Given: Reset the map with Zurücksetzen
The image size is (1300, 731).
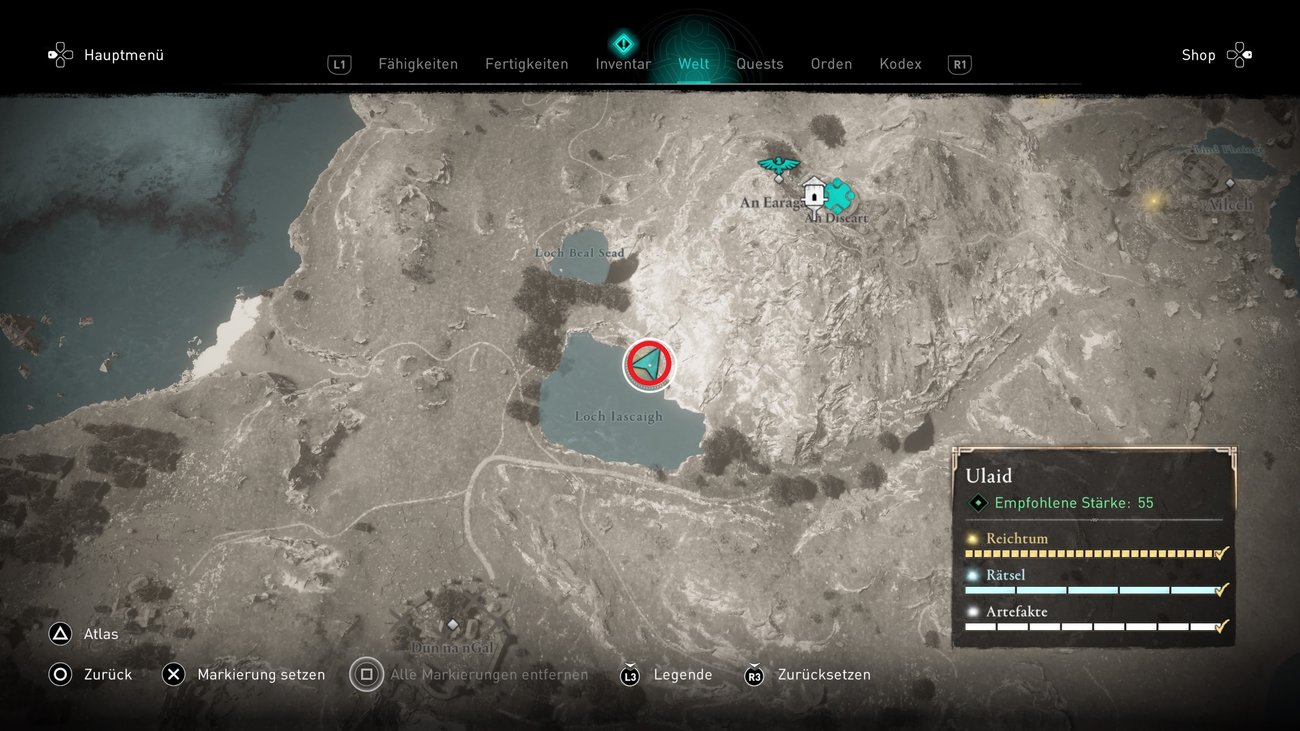Looking at the screenshot, I should tap(808, 675).
